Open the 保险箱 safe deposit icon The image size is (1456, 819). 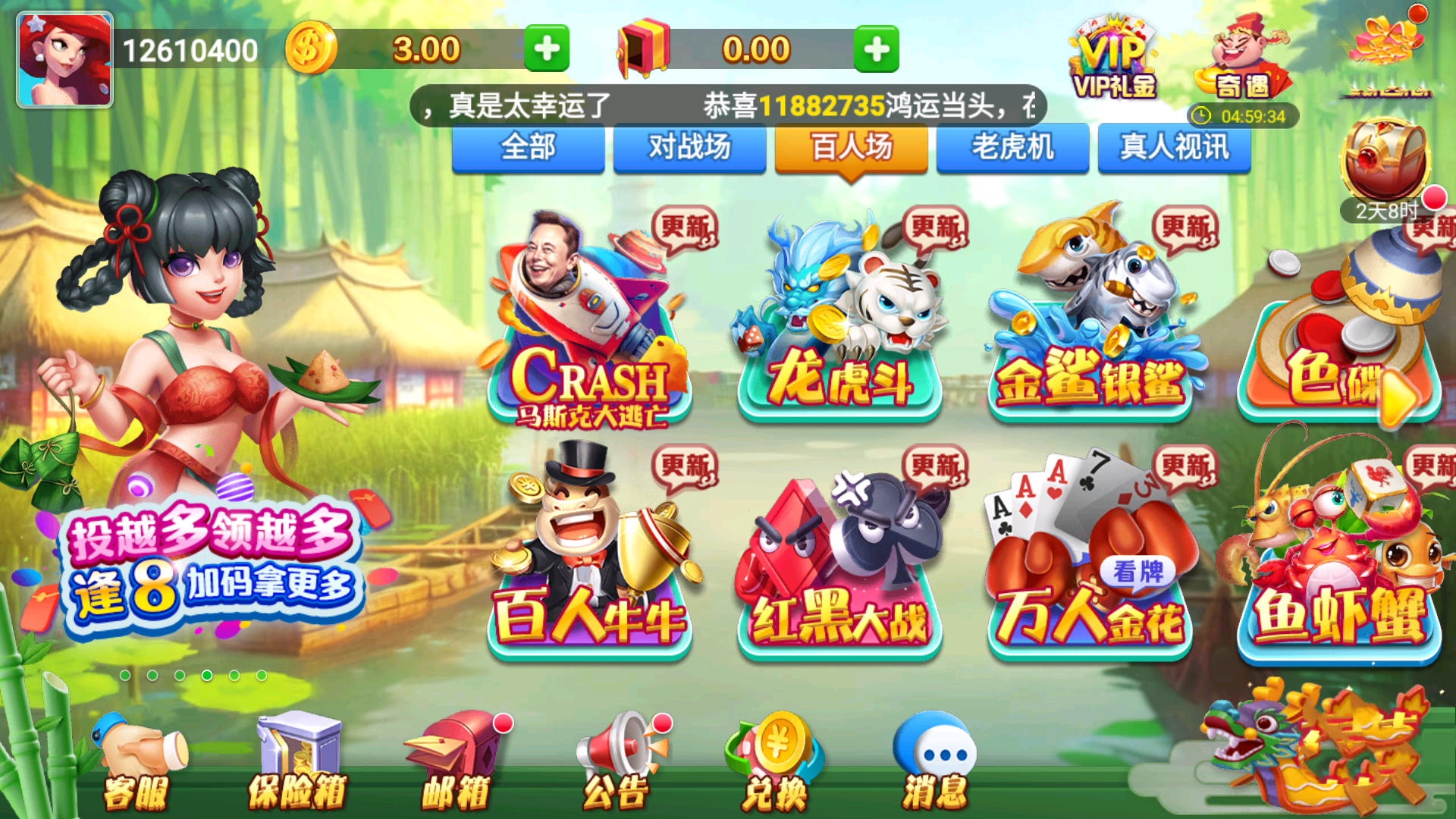tap(298, 758)
